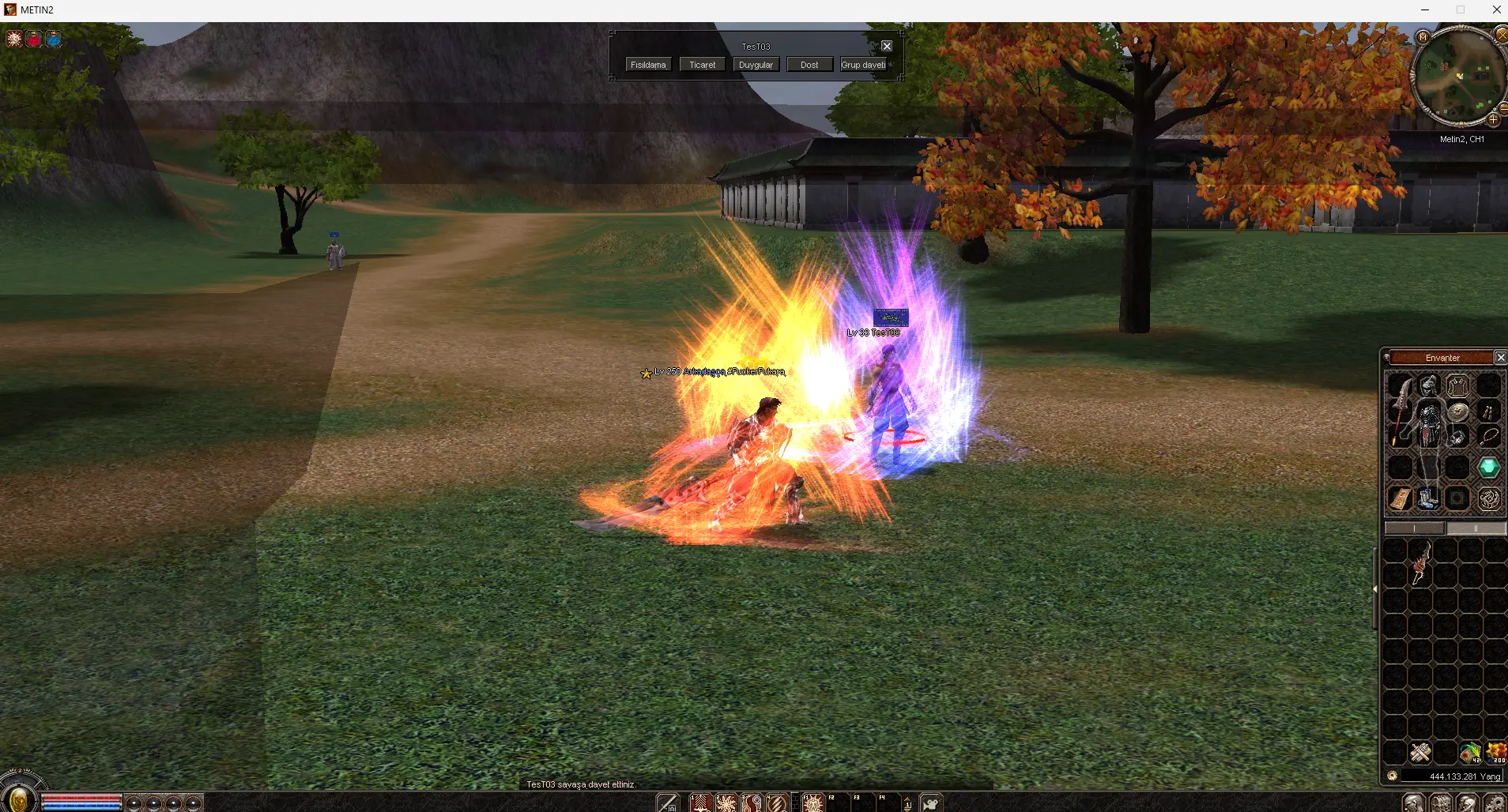1508x812 pixels.
Task: Send a Grup daveti party invite
Action: pyautogui.click(x=863, y=65)
